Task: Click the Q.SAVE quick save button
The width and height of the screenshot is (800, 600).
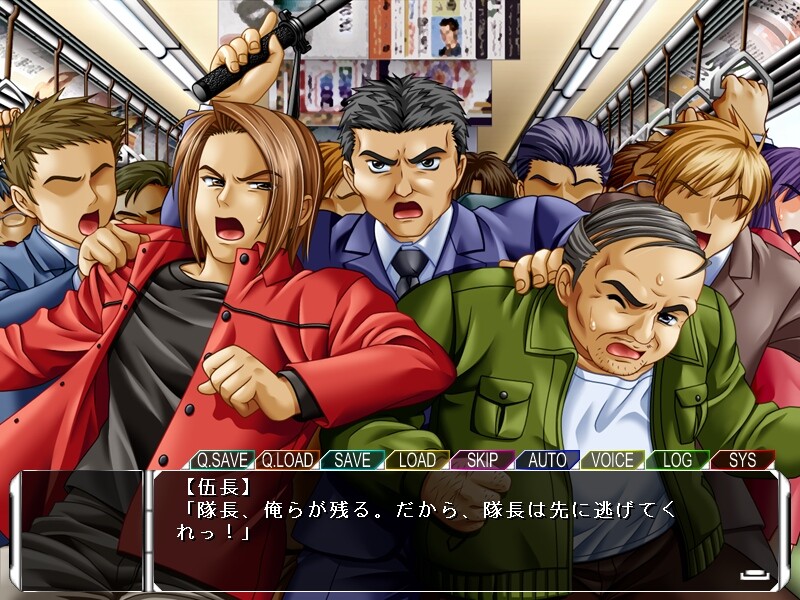Action: coord(222,460)
